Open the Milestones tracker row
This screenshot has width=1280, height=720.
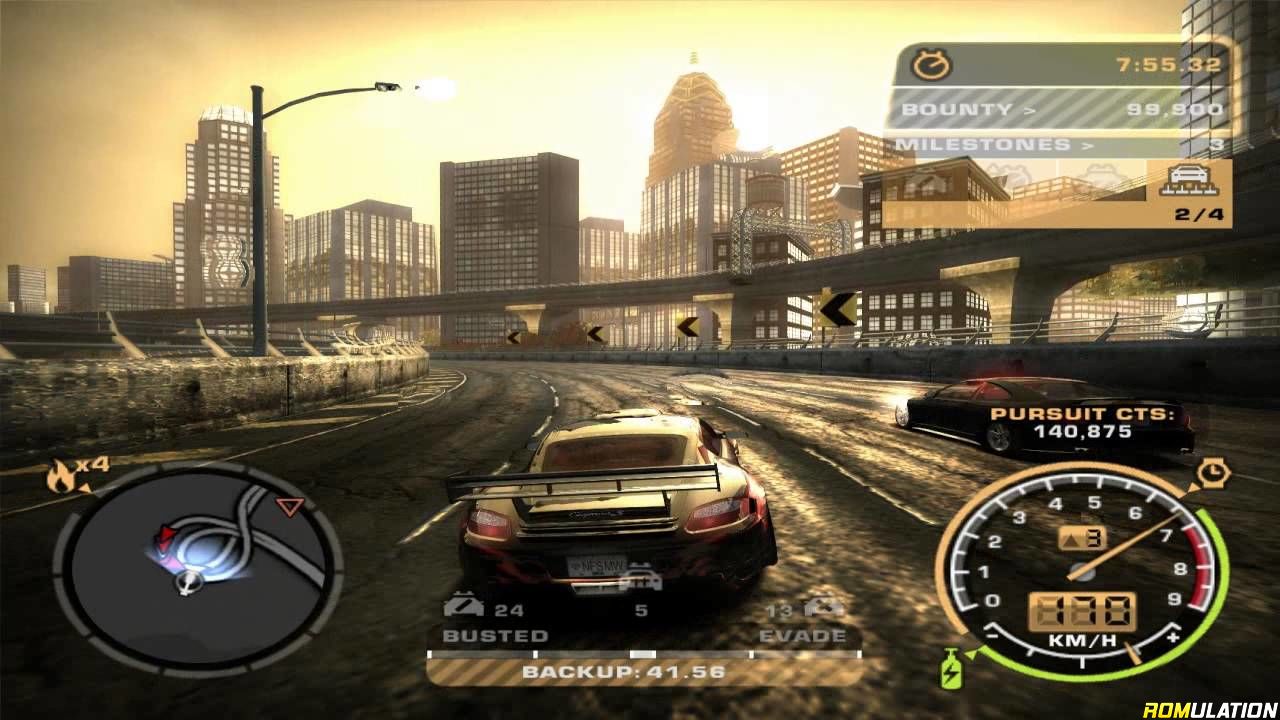coord(1060,145)
